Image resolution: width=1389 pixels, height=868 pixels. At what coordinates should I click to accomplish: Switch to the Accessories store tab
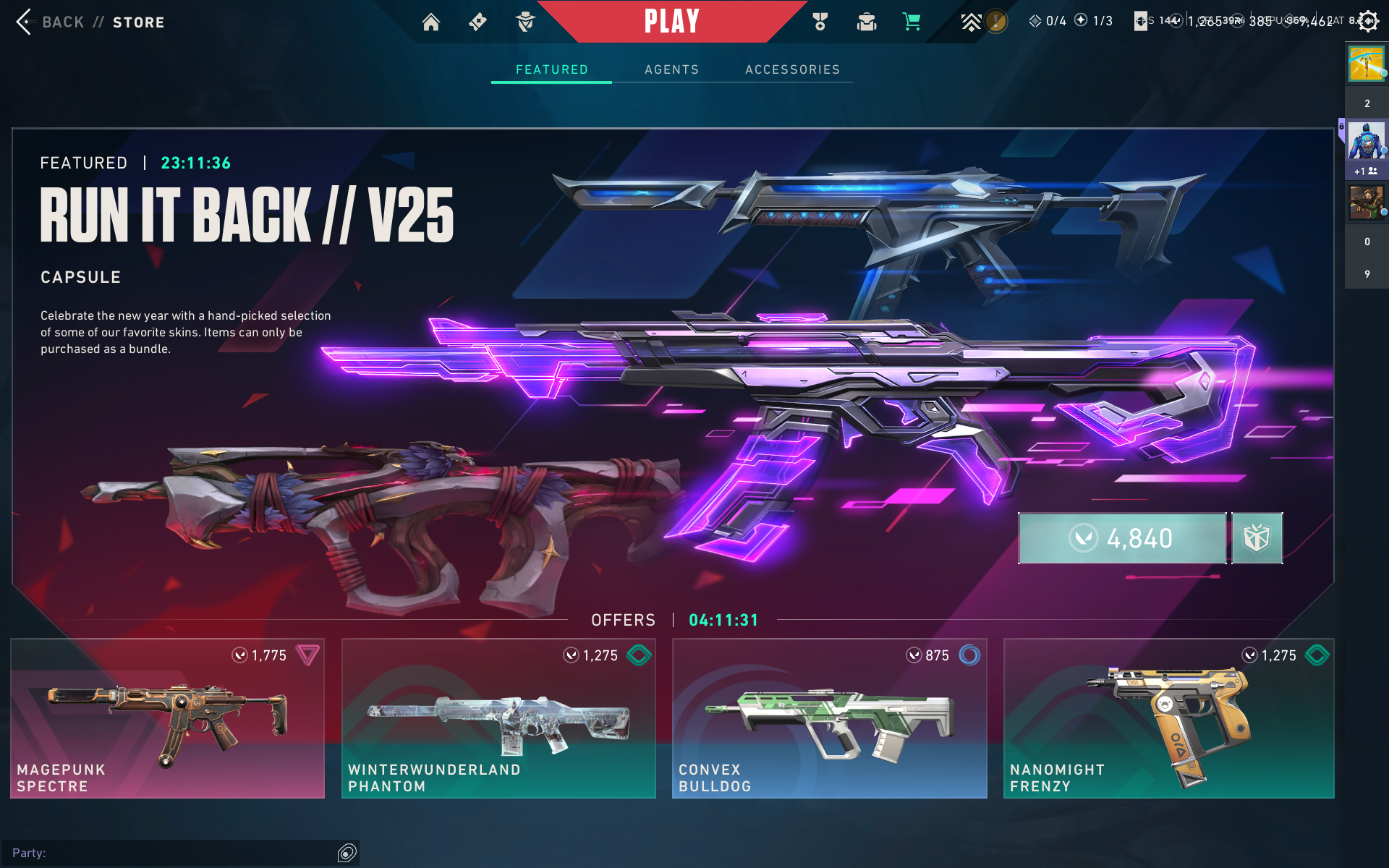point(792,69)
